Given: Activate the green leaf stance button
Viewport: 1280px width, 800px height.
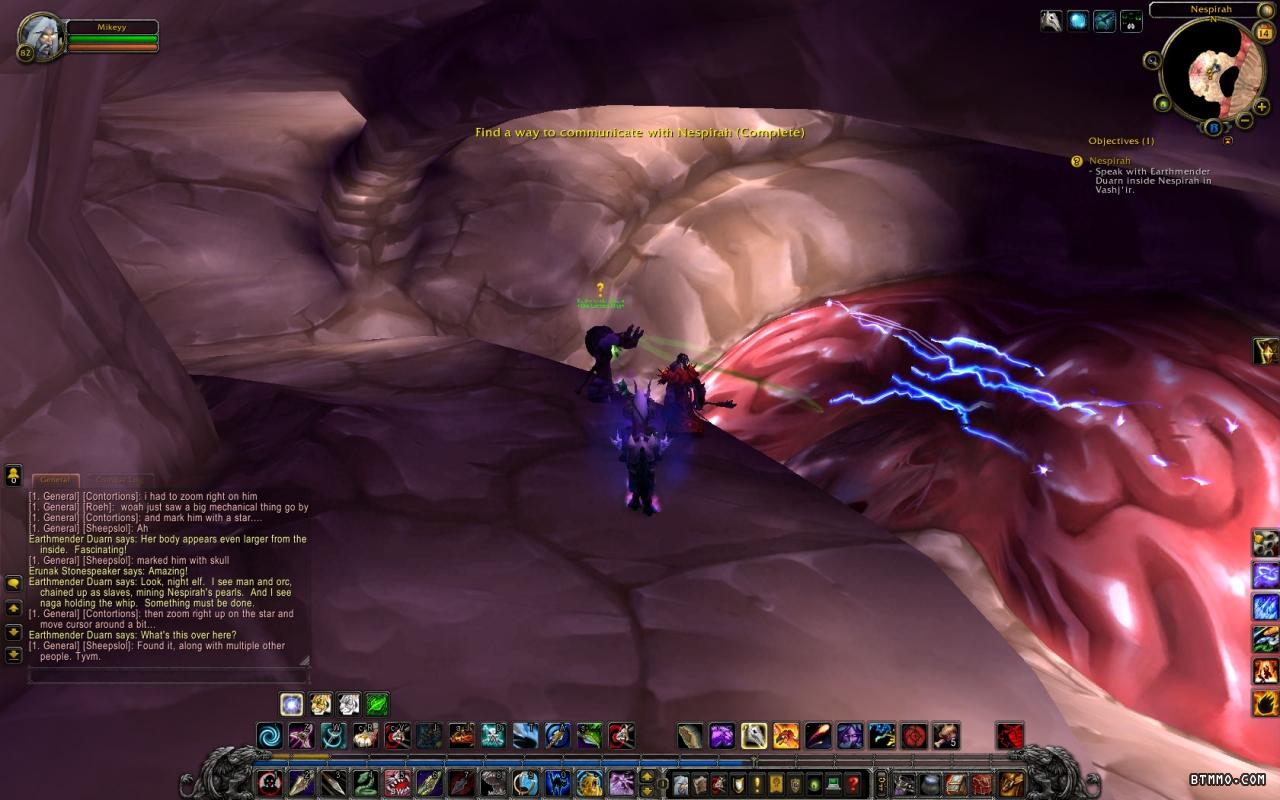Looking at the screenshot, I should coord(377,704).
